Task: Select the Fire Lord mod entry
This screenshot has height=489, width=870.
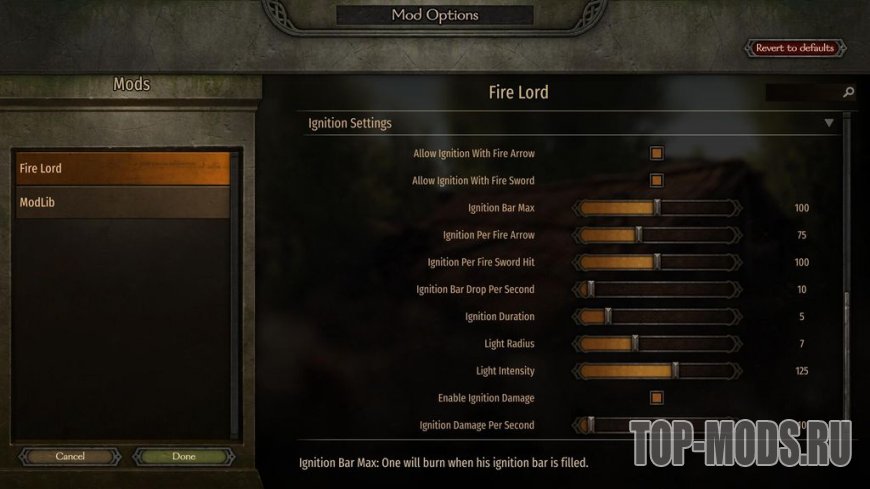Action: [x=122, y=168]
